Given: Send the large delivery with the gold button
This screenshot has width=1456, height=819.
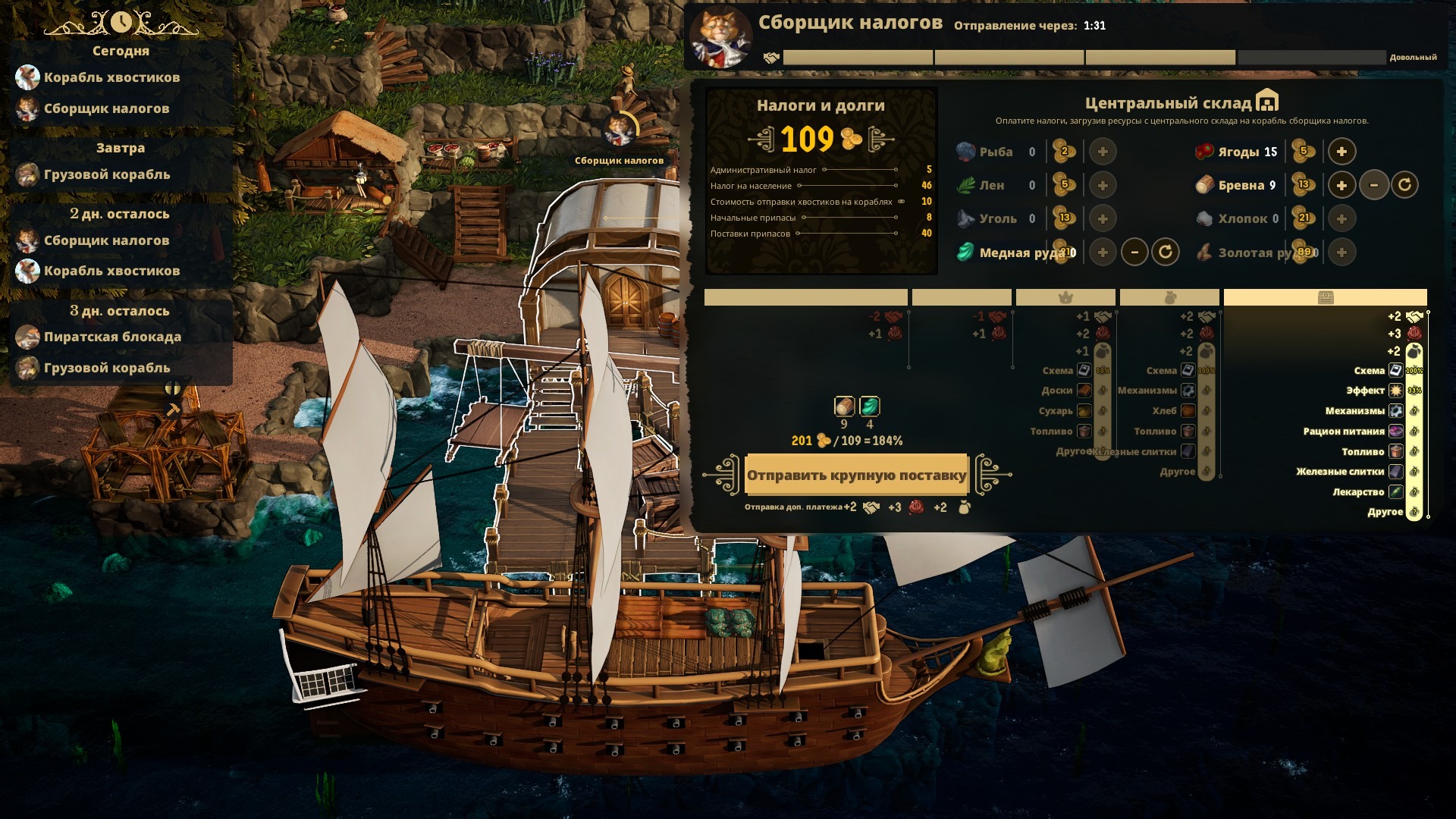Looking at the screenshot, I should pos(856,475).
